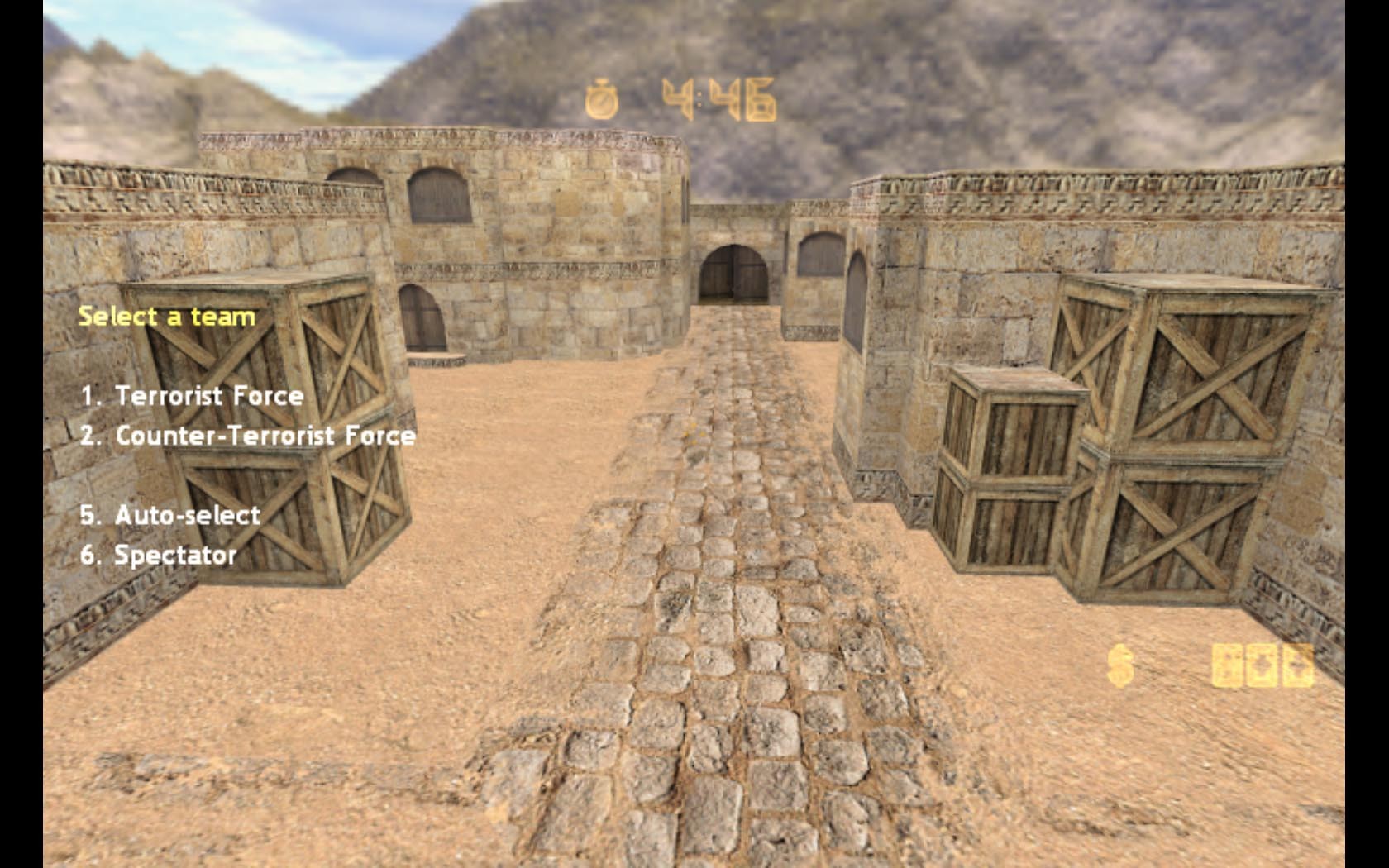Select the Counter-Terrorist Force team option

(x=250, y=436)
